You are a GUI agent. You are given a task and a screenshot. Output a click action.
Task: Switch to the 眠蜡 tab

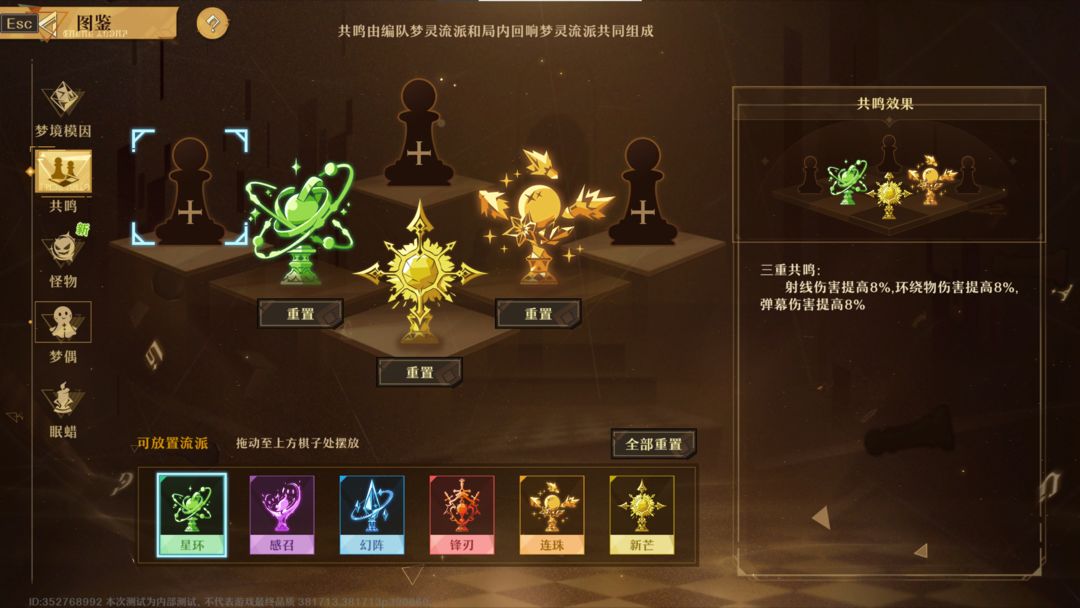click(x=63, y=408)
